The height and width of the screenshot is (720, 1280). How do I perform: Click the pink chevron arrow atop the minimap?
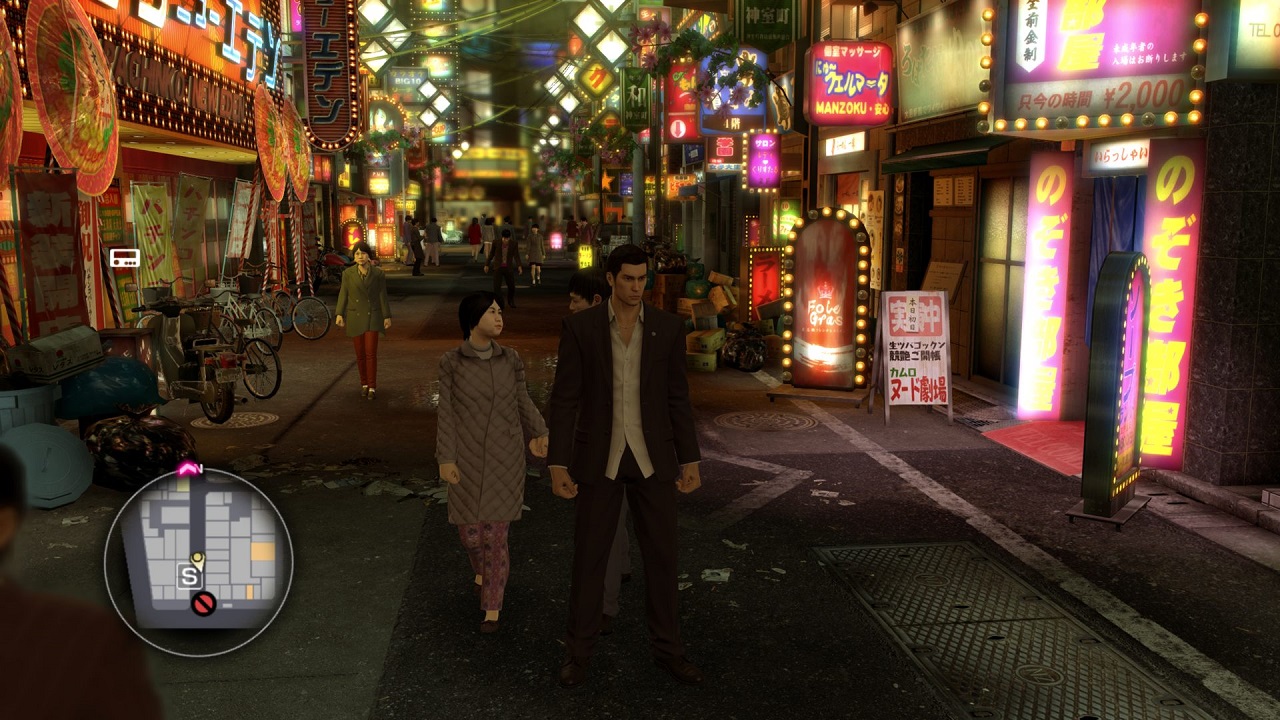[186, 467]
